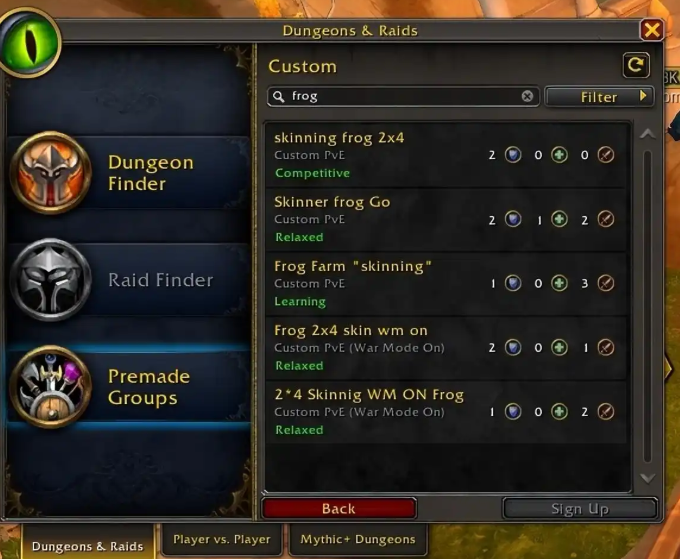Open the Dungeon Finder section
The height and width of the screenshot is (559, 680).
[128, 172]
